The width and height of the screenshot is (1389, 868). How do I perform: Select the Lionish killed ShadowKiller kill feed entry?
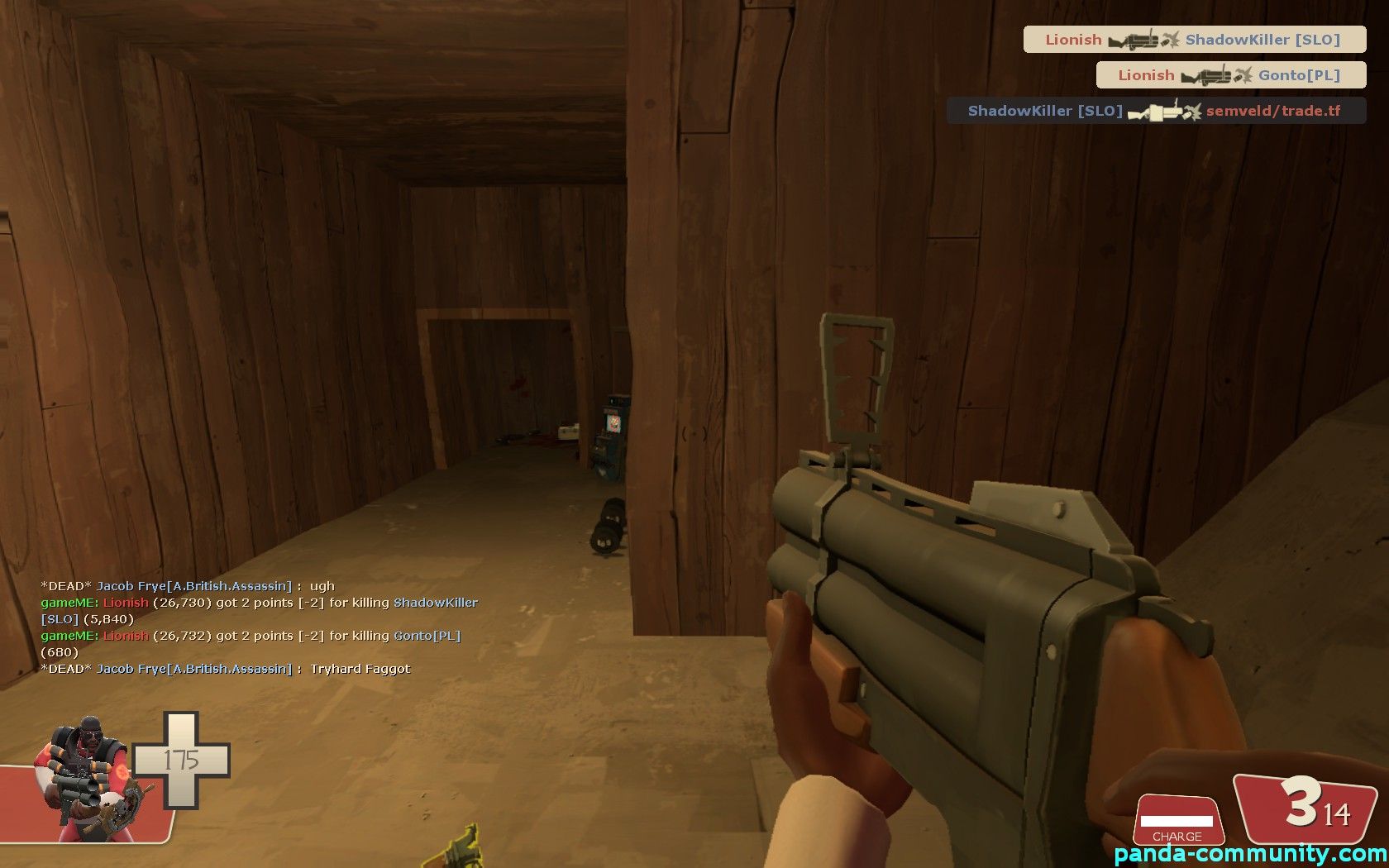click(x=1194, y=40)
